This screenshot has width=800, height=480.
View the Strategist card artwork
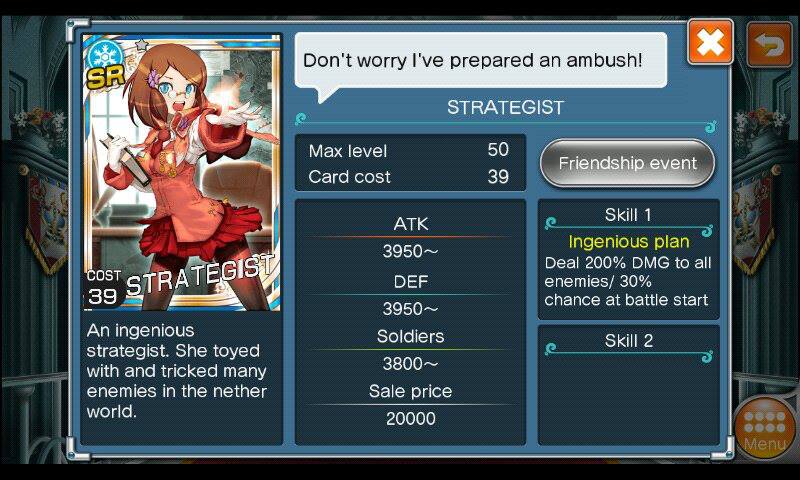(x=180, y=172)
